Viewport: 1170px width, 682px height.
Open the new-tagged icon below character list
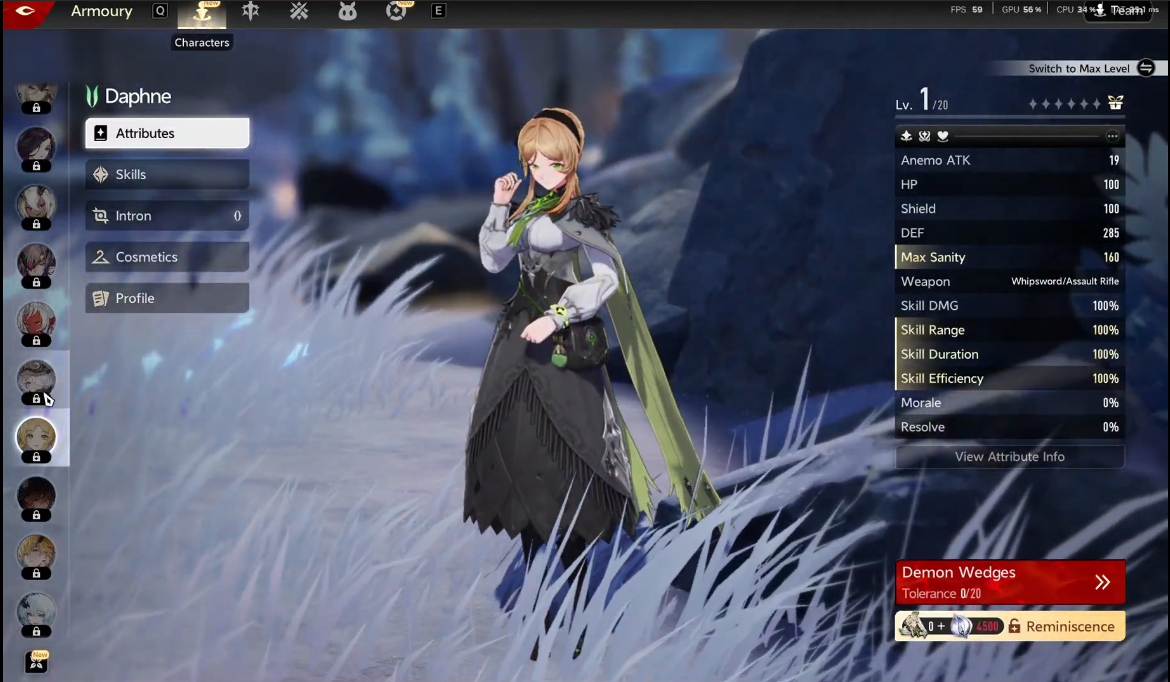(36, 661)
